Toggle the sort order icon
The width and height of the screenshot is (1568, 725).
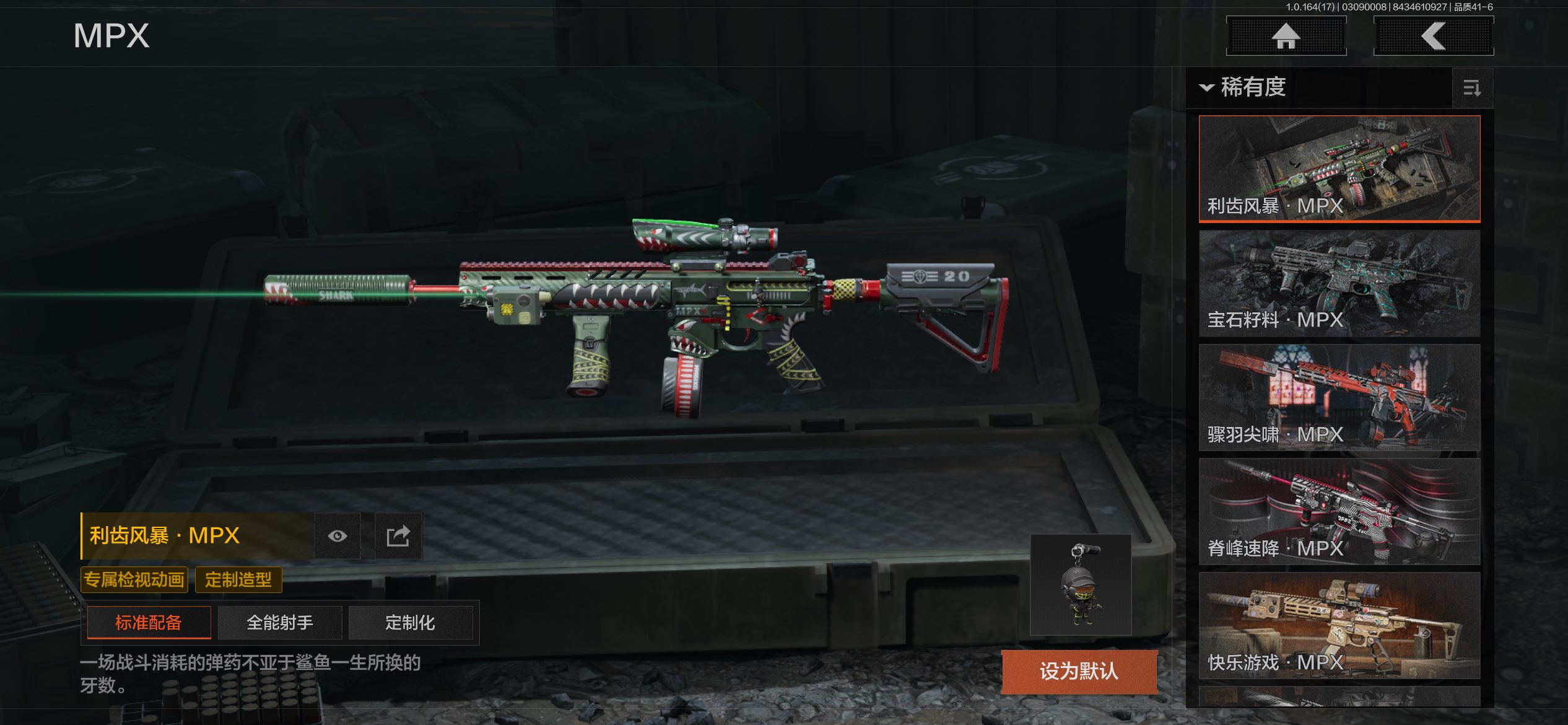pos(1472,88)
